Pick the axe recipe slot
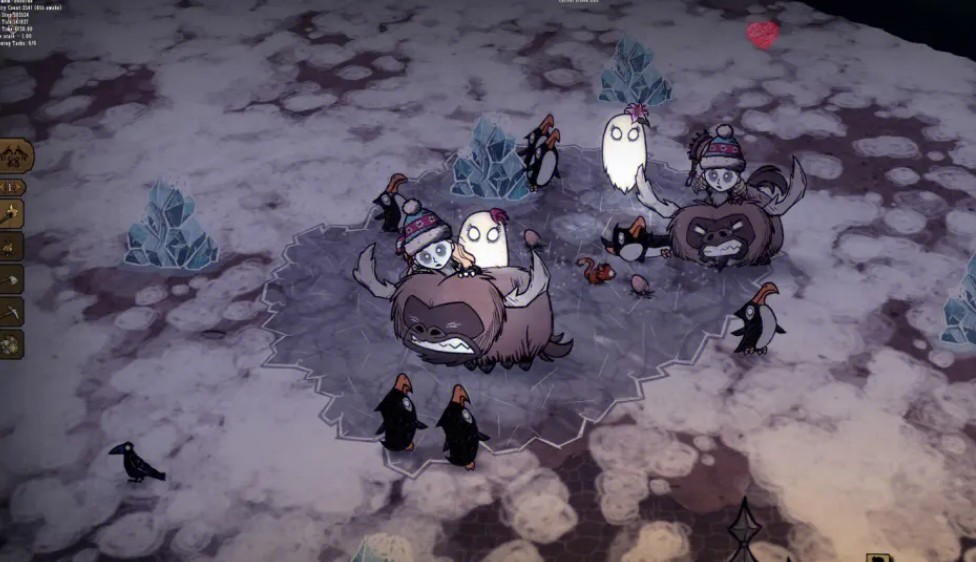 [x=11, y=279]
